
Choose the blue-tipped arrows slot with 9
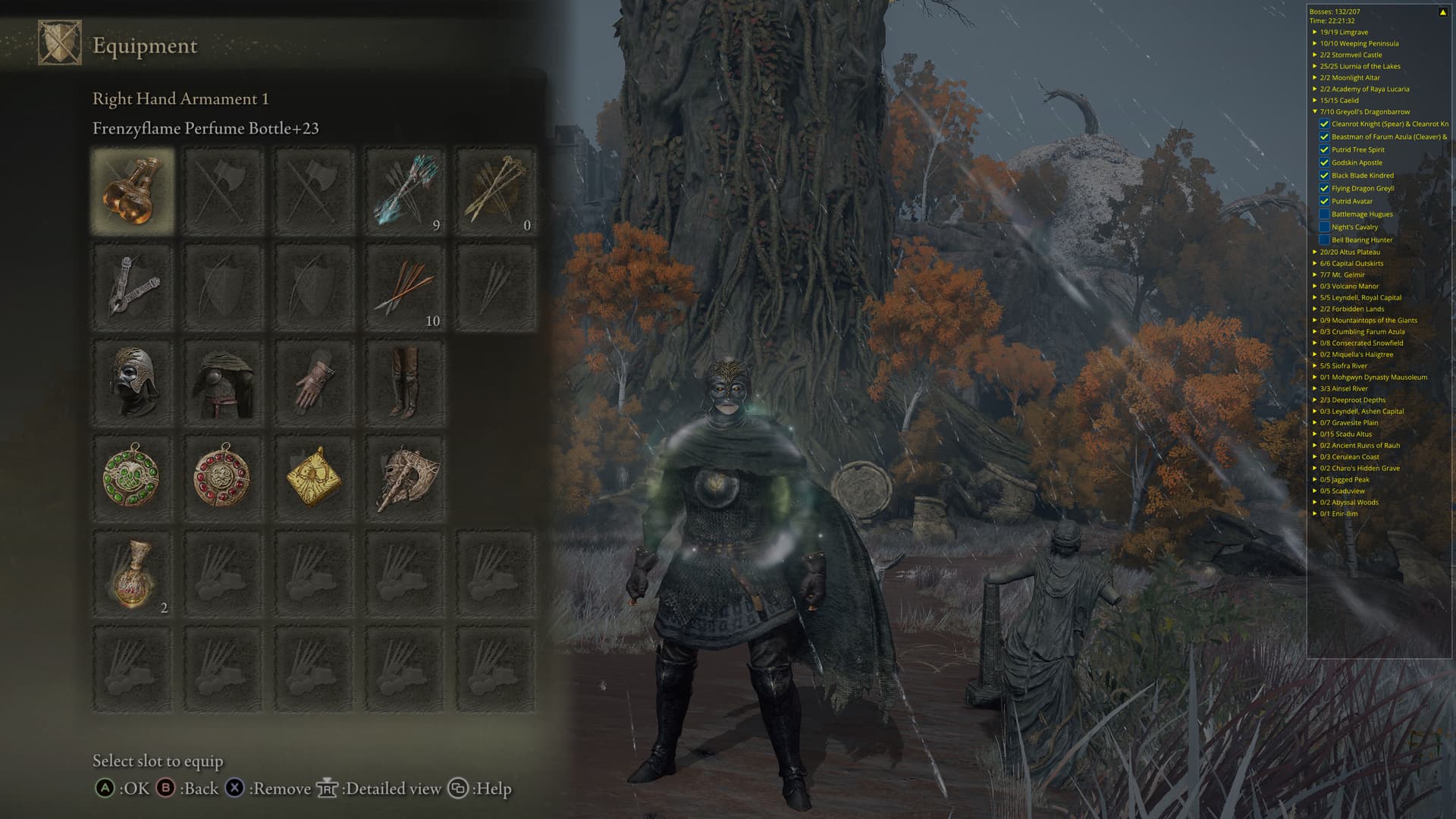pos(405,190)
